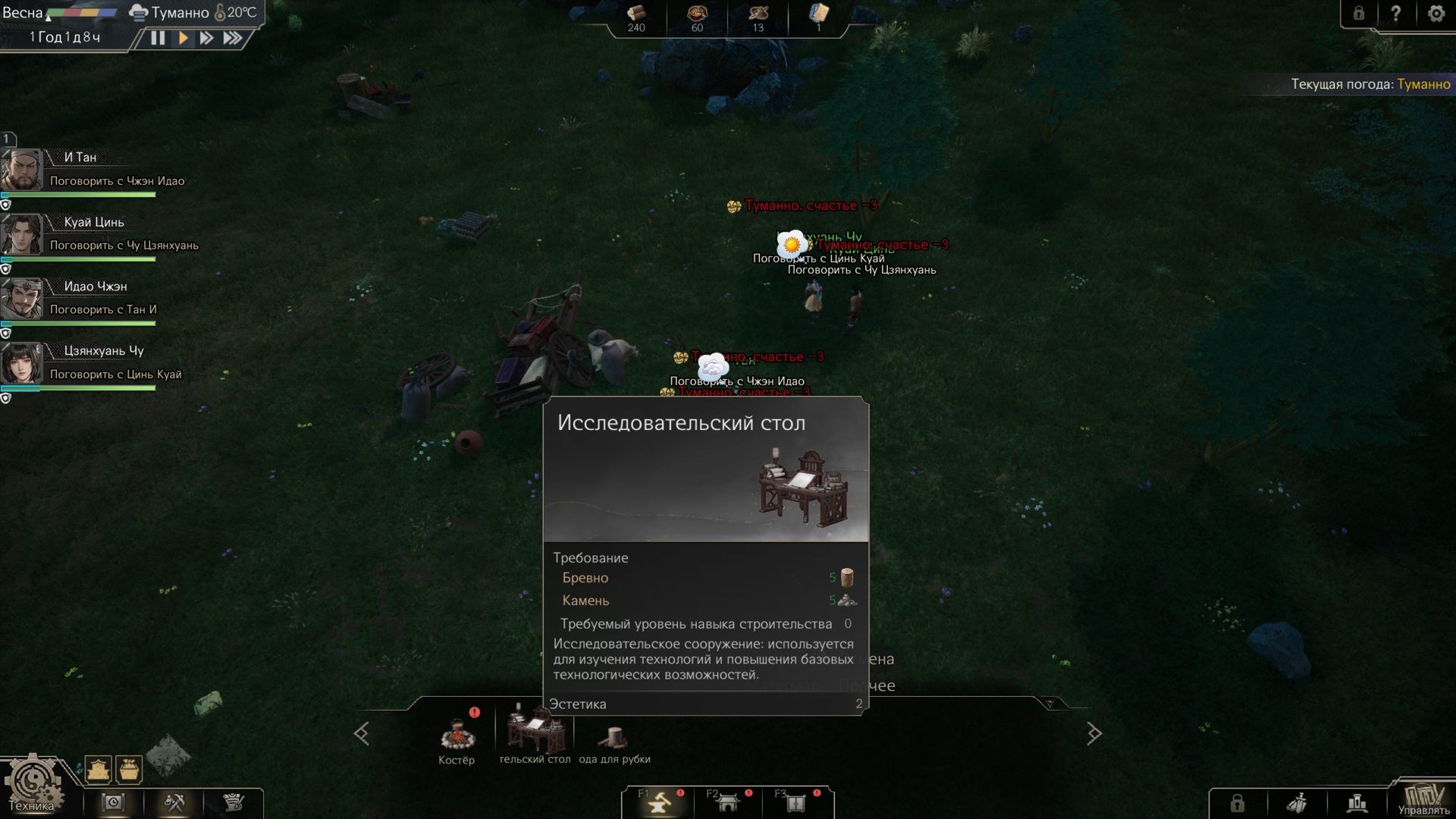
Task: Open the help question mark
Action: pyautogui.click(x=1396, y=14)
